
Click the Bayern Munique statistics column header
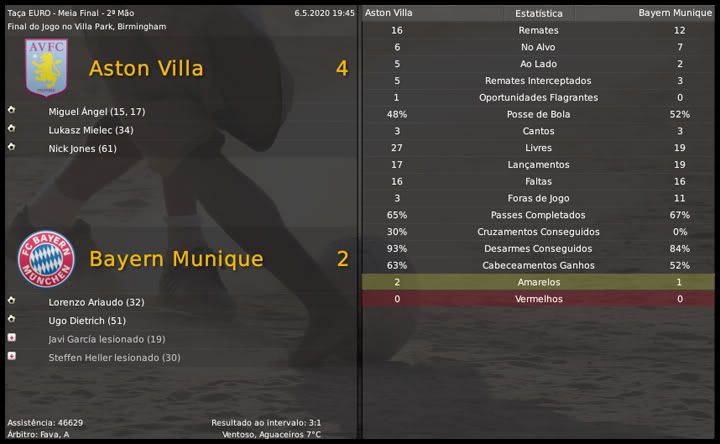point(675,13)
